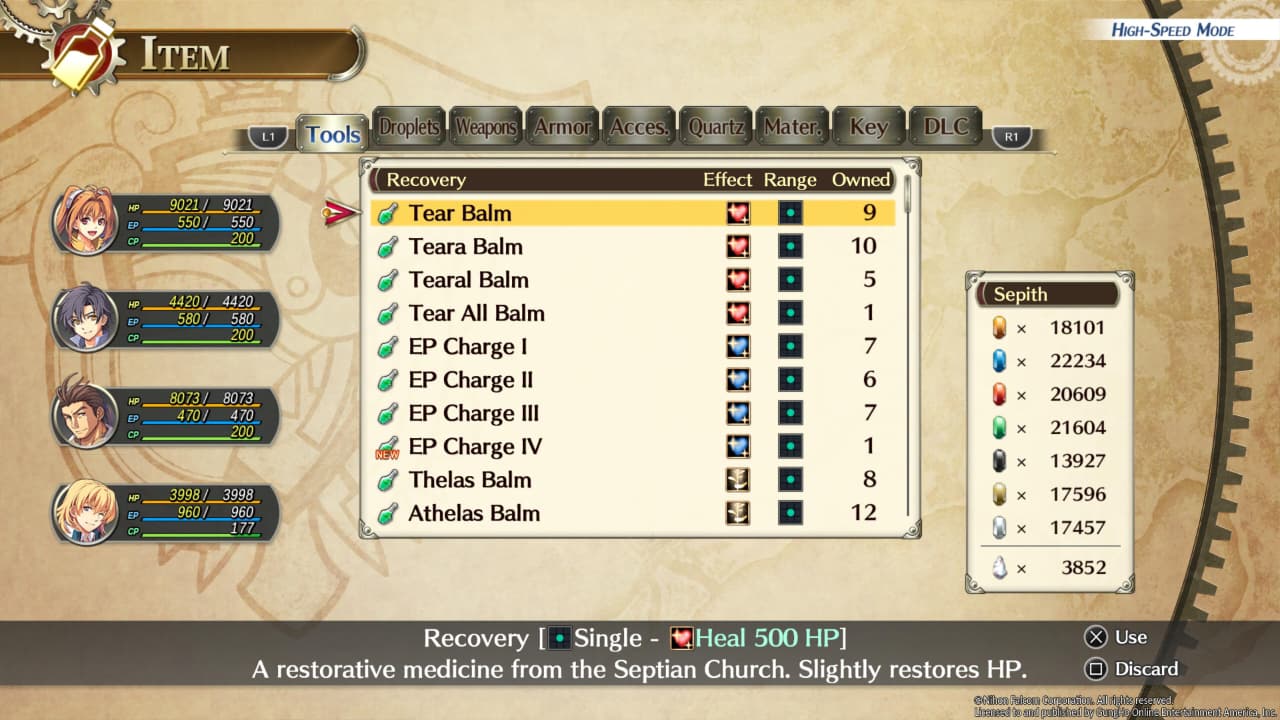Select the Armor tab
Screen dimensions: 1280x720
(563, 127)
